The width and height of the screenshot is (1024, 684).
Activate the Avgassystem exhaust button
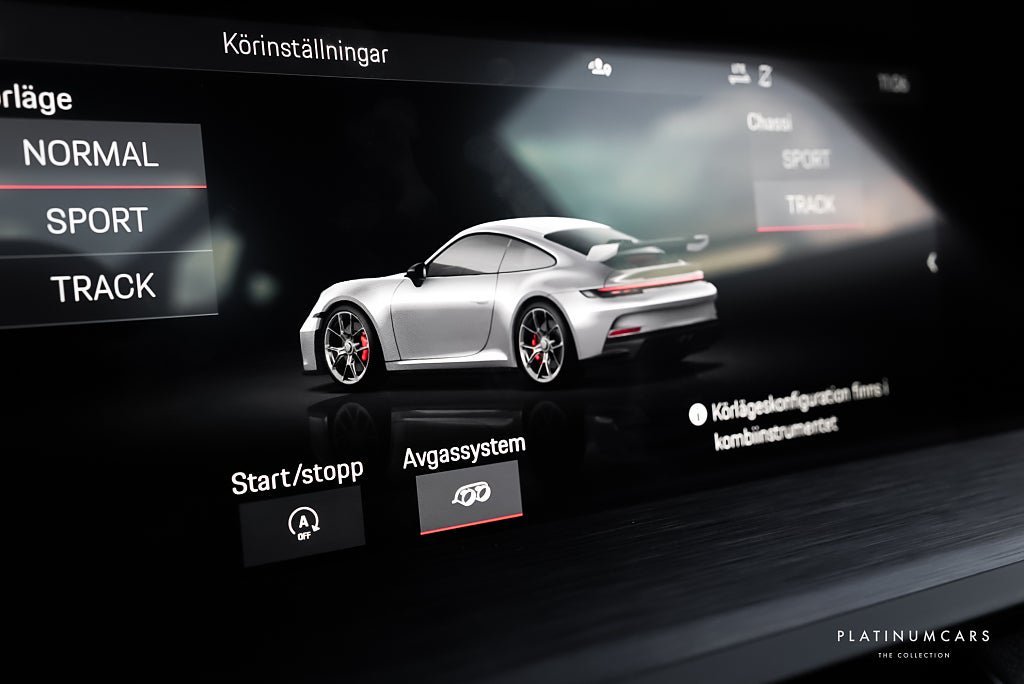(x=469, y=496)
